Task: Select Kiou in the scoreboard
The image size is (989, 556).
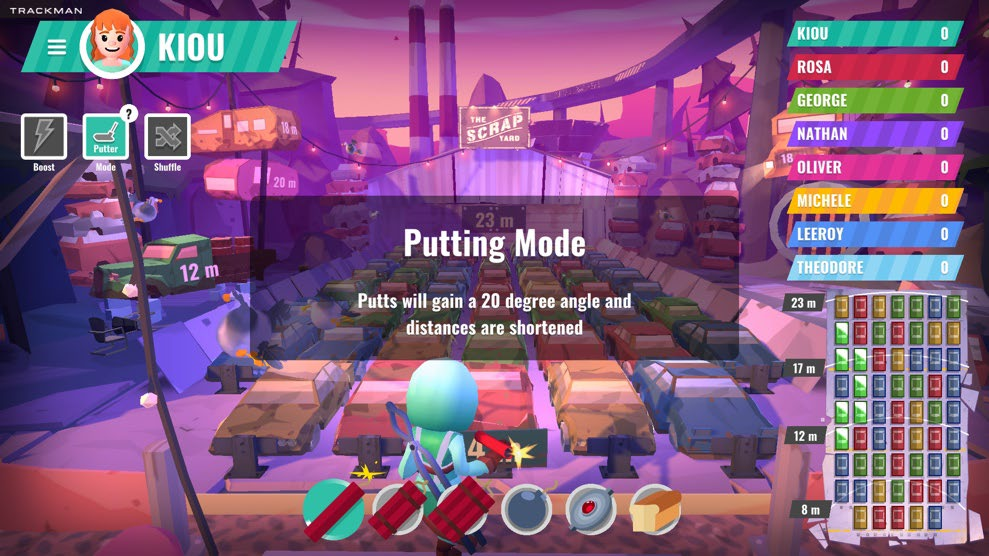Action: click(874, 34)
